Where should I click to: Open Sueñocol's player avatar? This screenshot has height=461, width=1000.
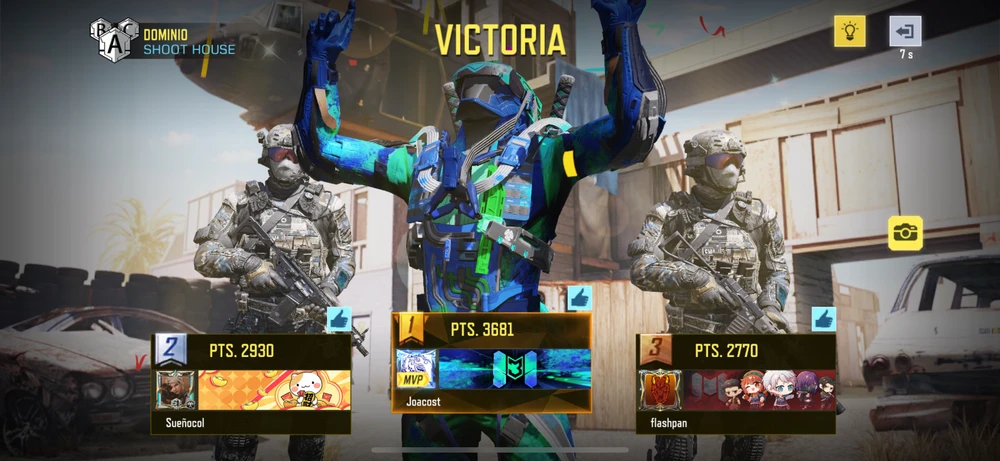(x=176, y=390)
